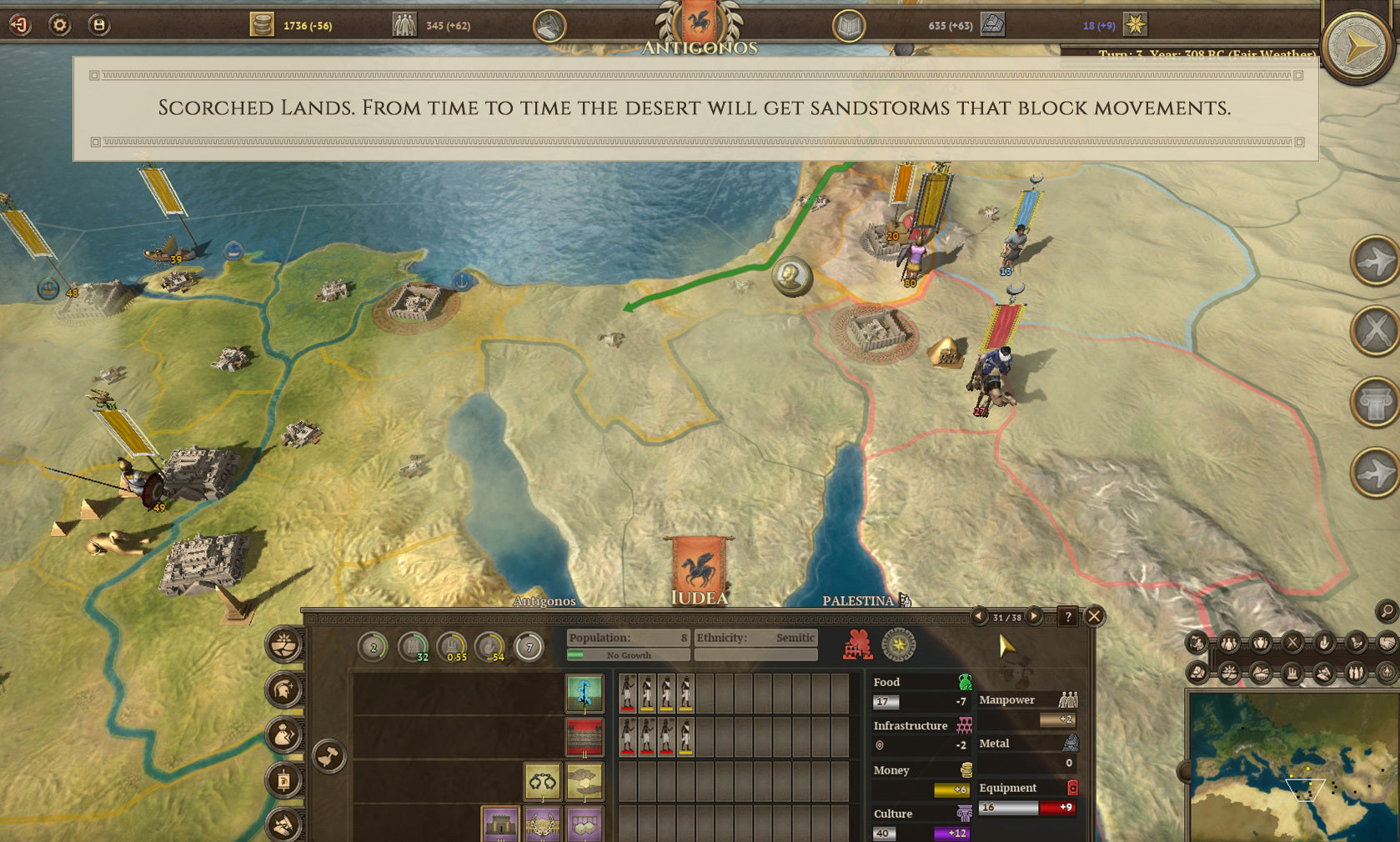Select the handcuffs slavery building
The width and height of the screenshot is (1400, 842).
click(542, 781)
